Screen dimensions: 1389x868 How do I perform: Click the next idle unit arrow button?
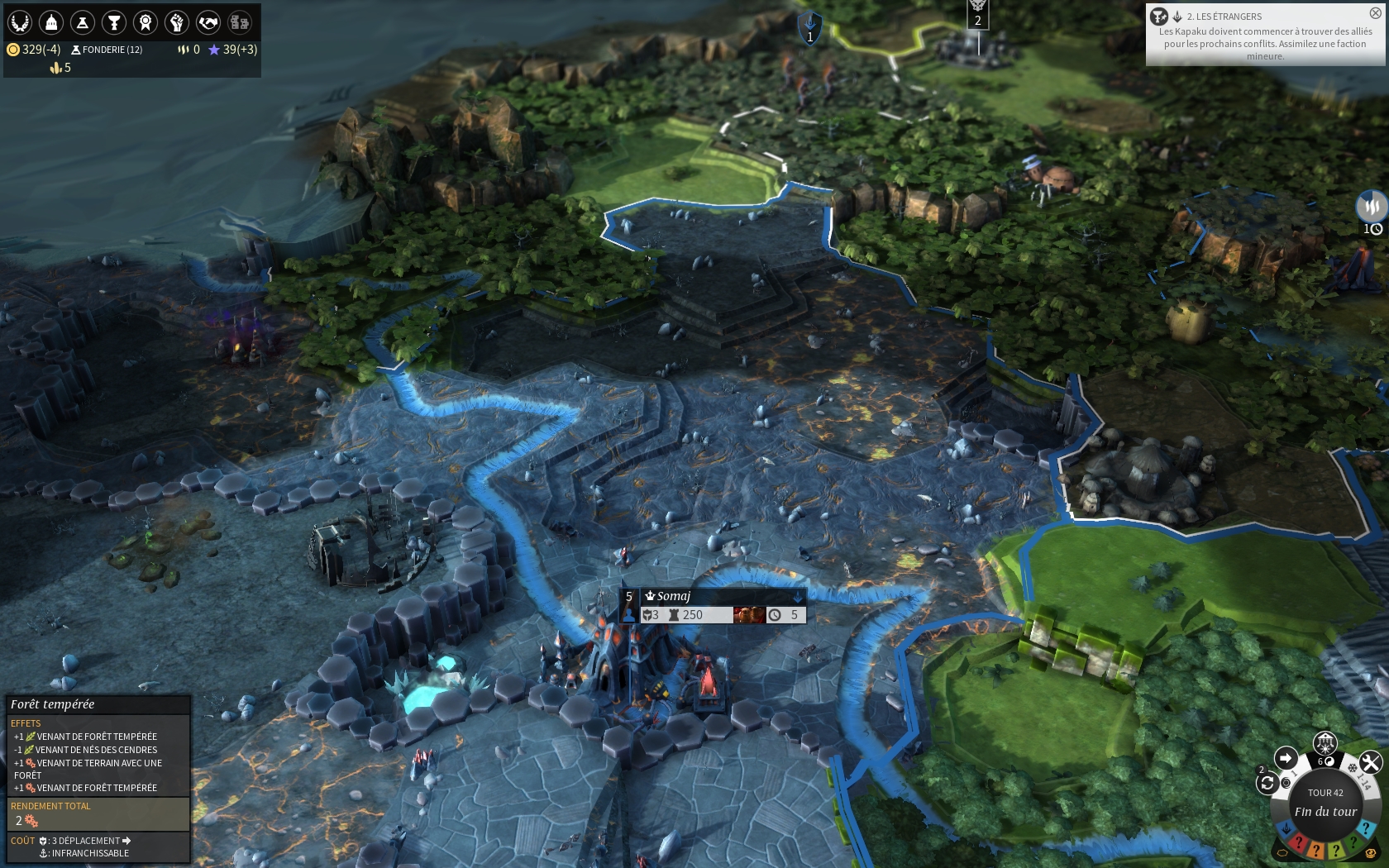tap(1286, 758)
